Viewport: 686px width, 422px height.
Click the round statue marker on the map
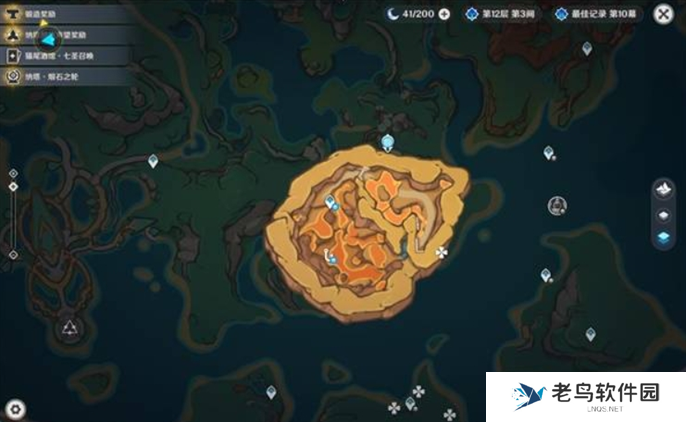pyautogui.click(x=557, y=205)
